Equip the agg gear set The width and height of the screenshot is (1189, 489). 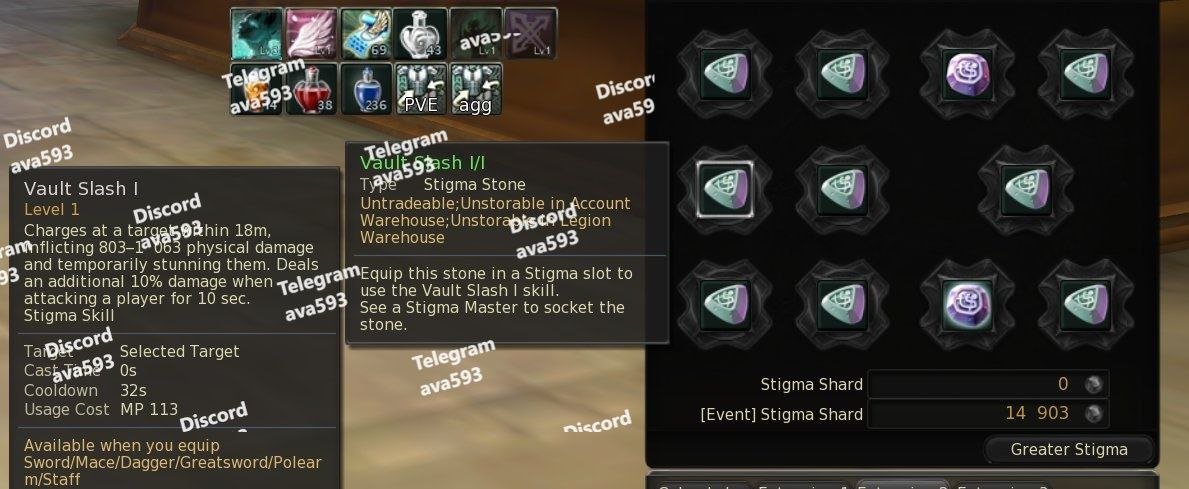(x=475, y=89)
